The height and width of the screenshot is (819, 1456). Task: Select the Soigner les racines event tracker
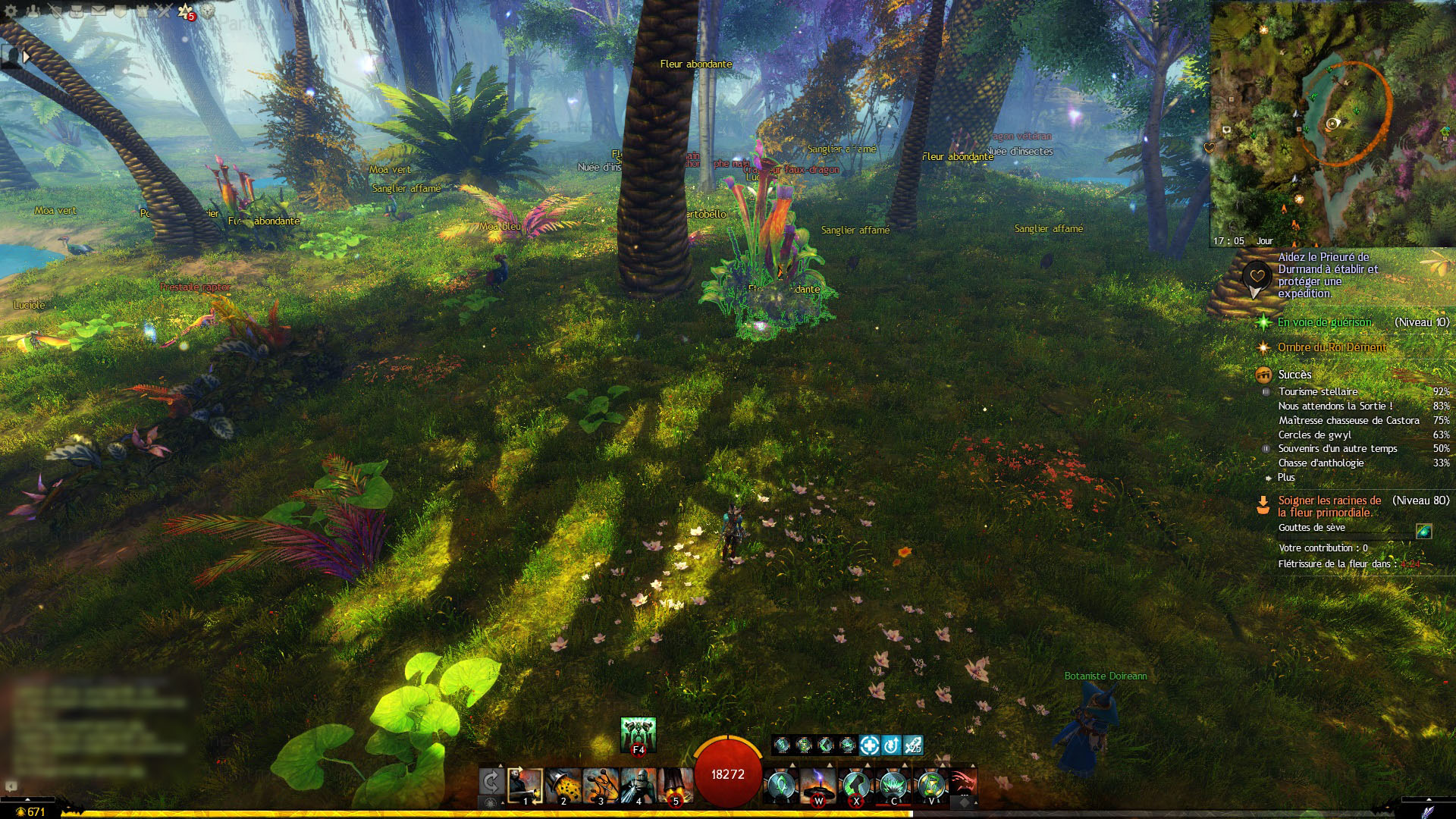click(1329, 506)
